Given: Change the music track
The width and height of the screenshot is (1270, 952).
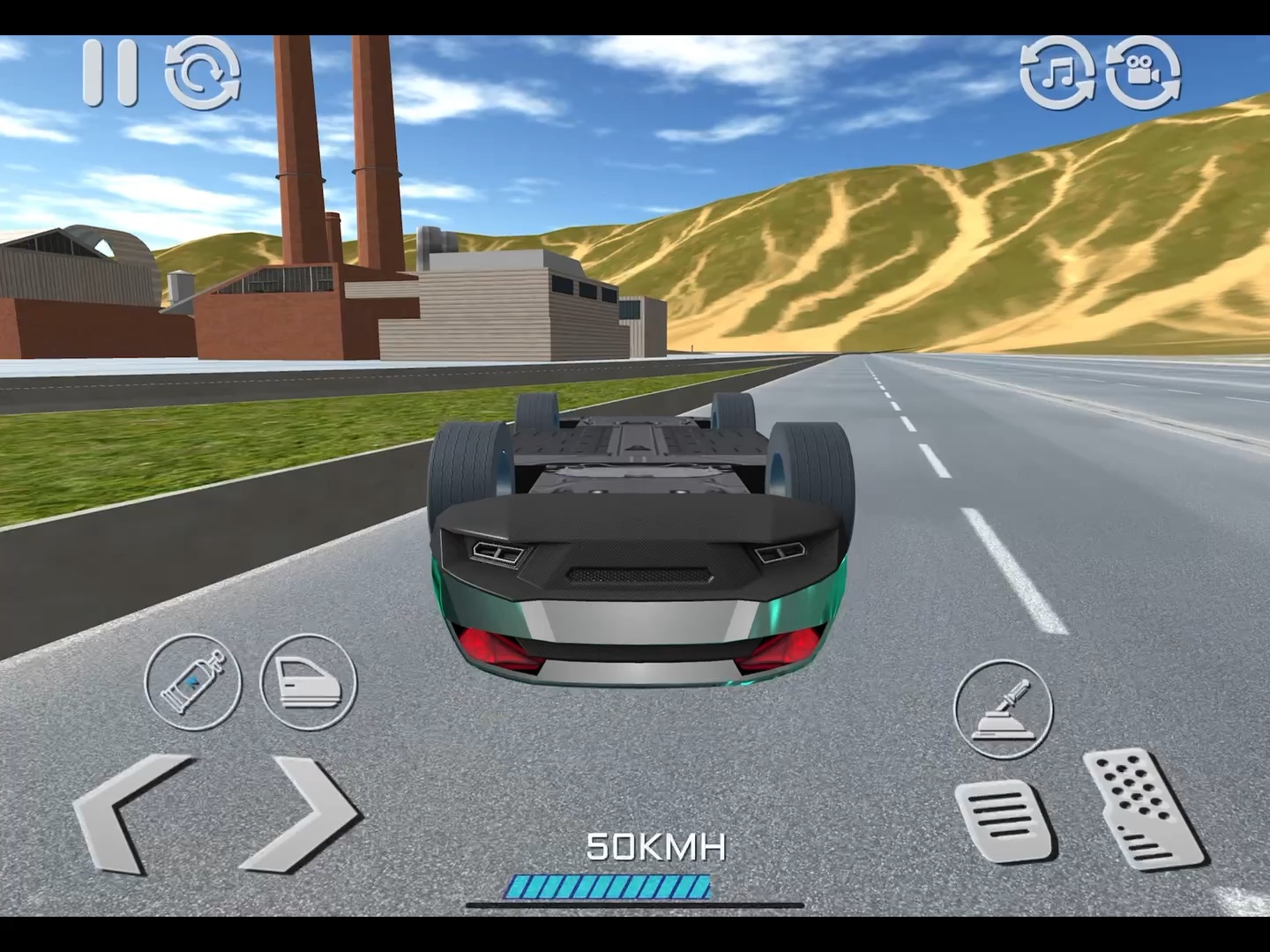Looking at the screenshot, I should (x=1057, y=72).
